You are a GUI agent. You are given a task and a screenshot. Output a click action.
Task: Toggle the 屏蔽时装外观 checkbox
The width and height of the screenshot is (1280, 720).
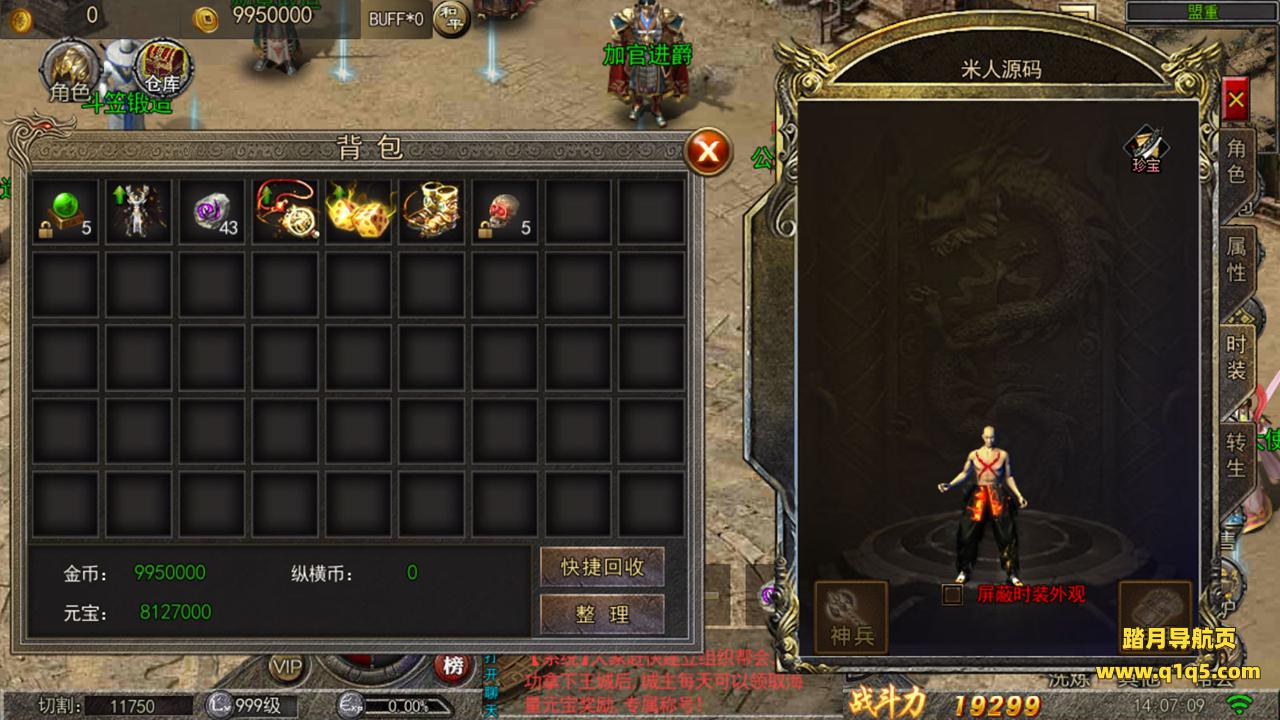(953, 594)
